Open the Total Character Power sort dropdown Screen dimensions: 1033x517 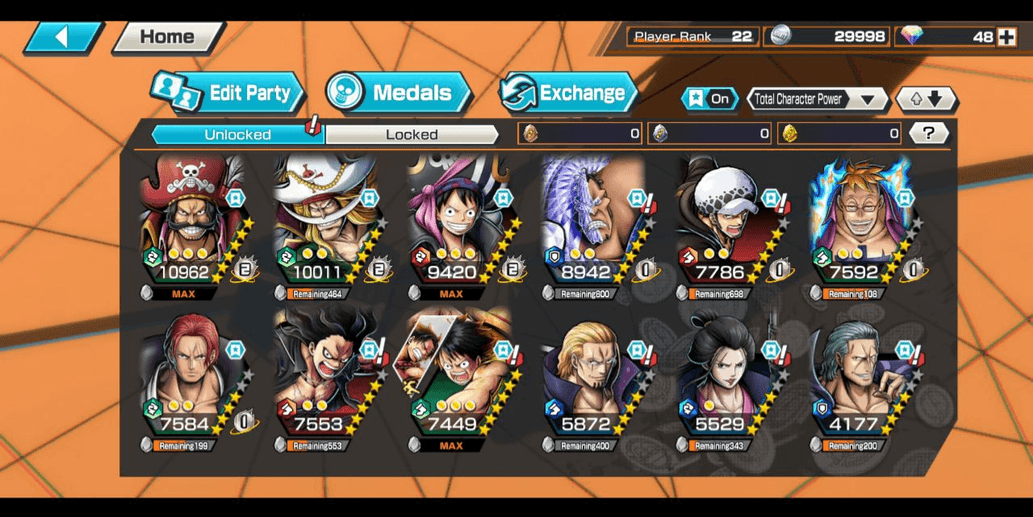point(817,99)
